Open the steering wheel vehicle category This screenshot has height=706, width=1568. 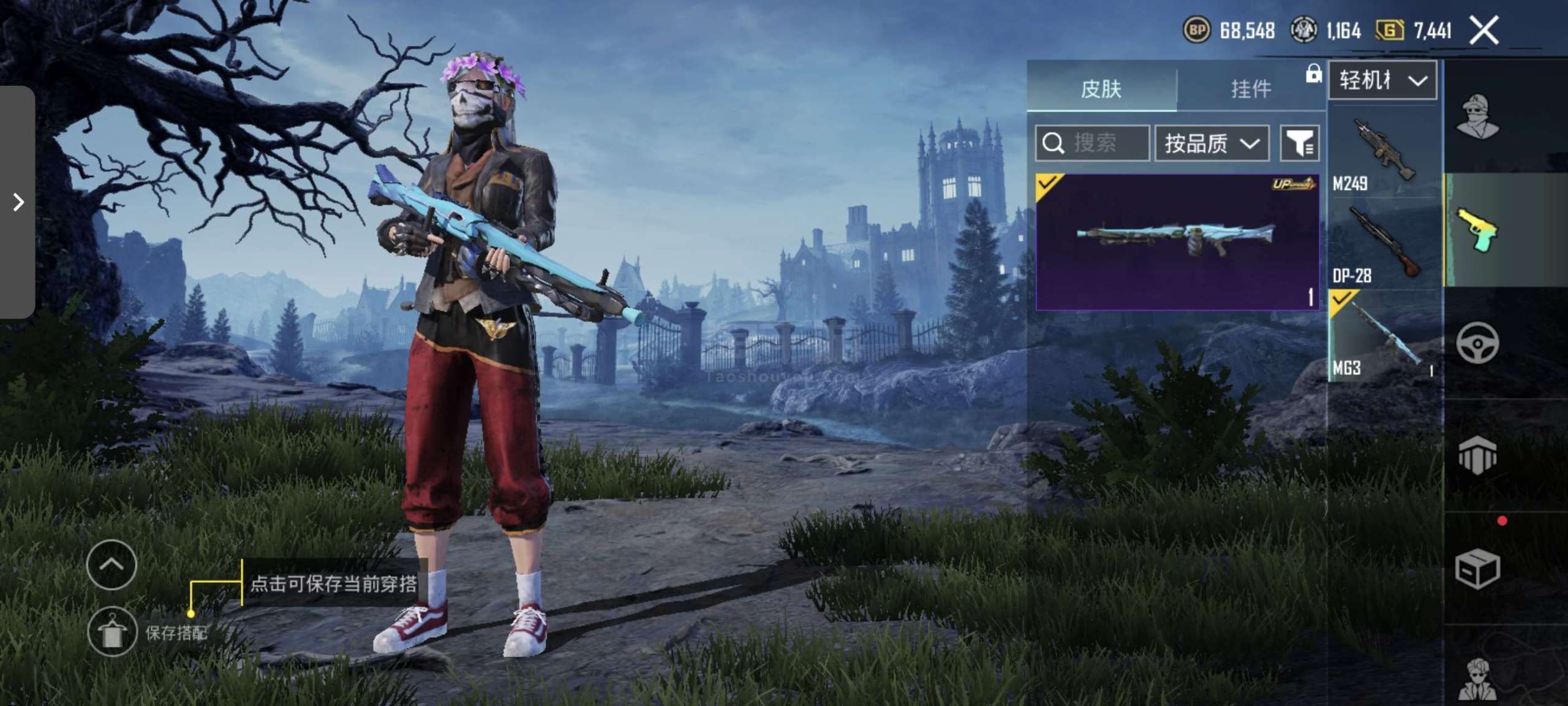1477,343
